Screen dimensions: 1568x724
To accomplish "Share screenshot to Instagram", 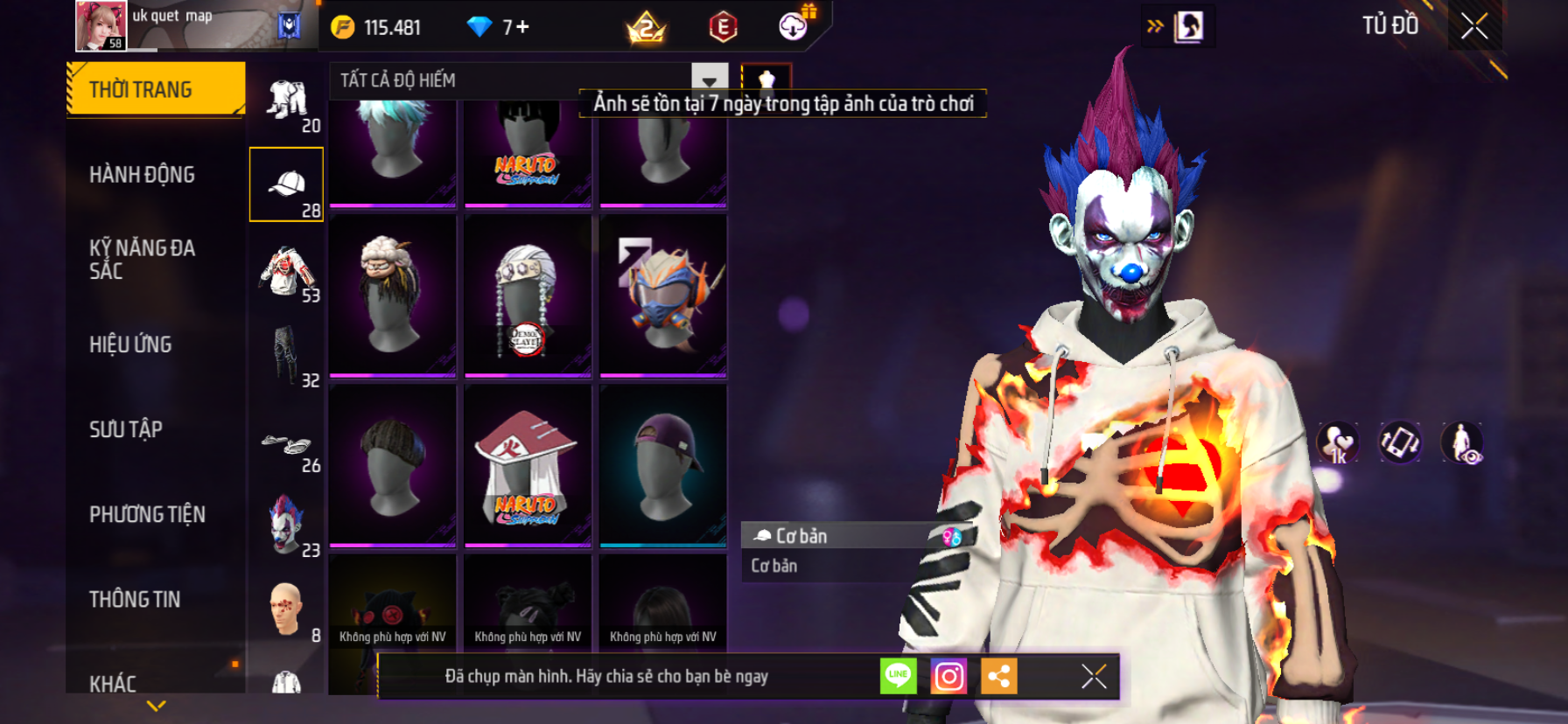I will pyautogui.click(x=948, y=676).
